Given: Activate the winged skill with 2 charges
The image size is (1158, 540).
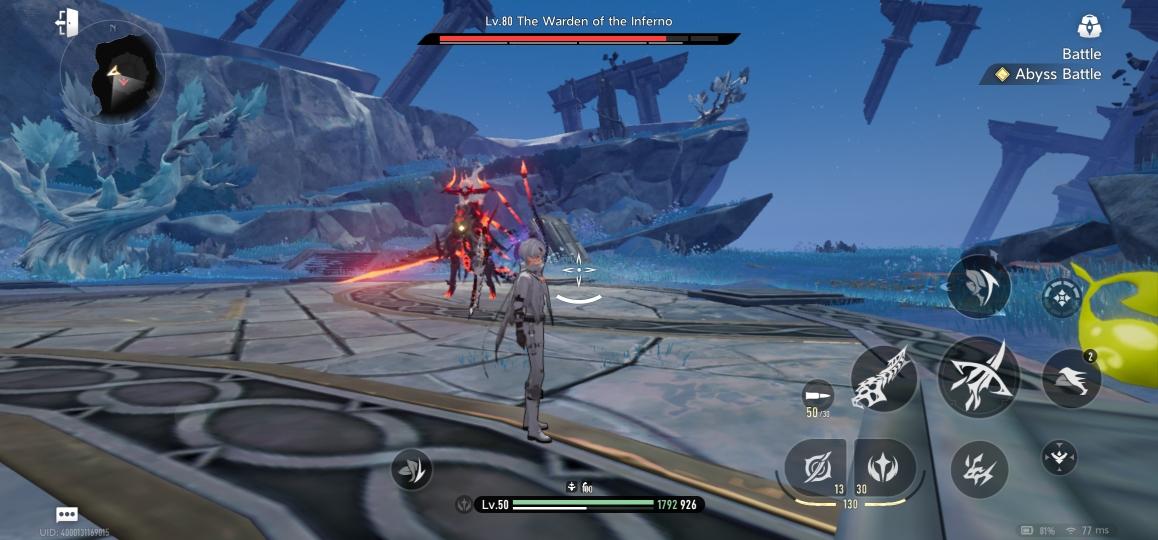Looking at the screenshot, I should pos(1071,379).
